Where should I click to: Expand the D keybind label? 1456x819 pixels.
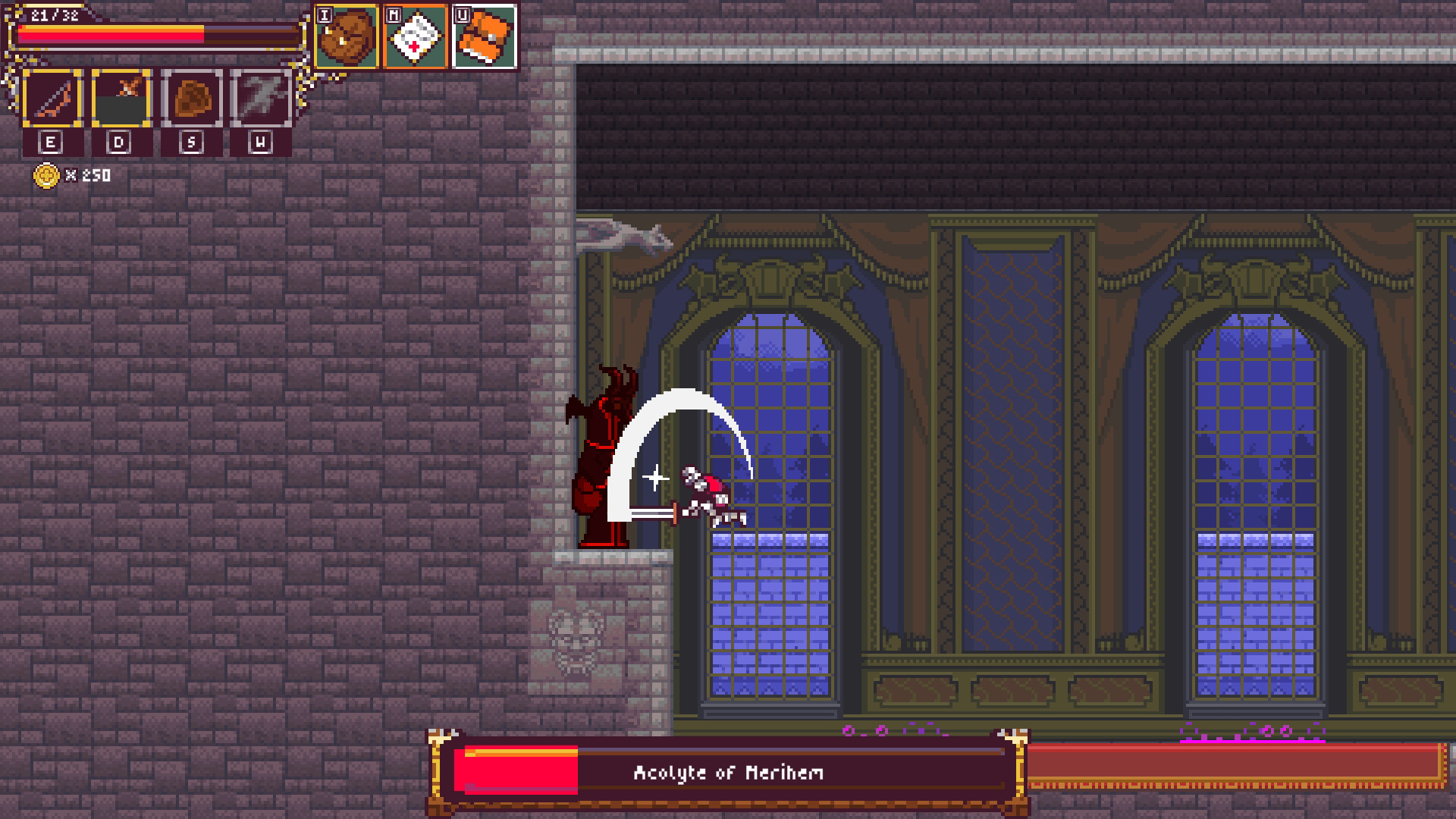point(119,141)
